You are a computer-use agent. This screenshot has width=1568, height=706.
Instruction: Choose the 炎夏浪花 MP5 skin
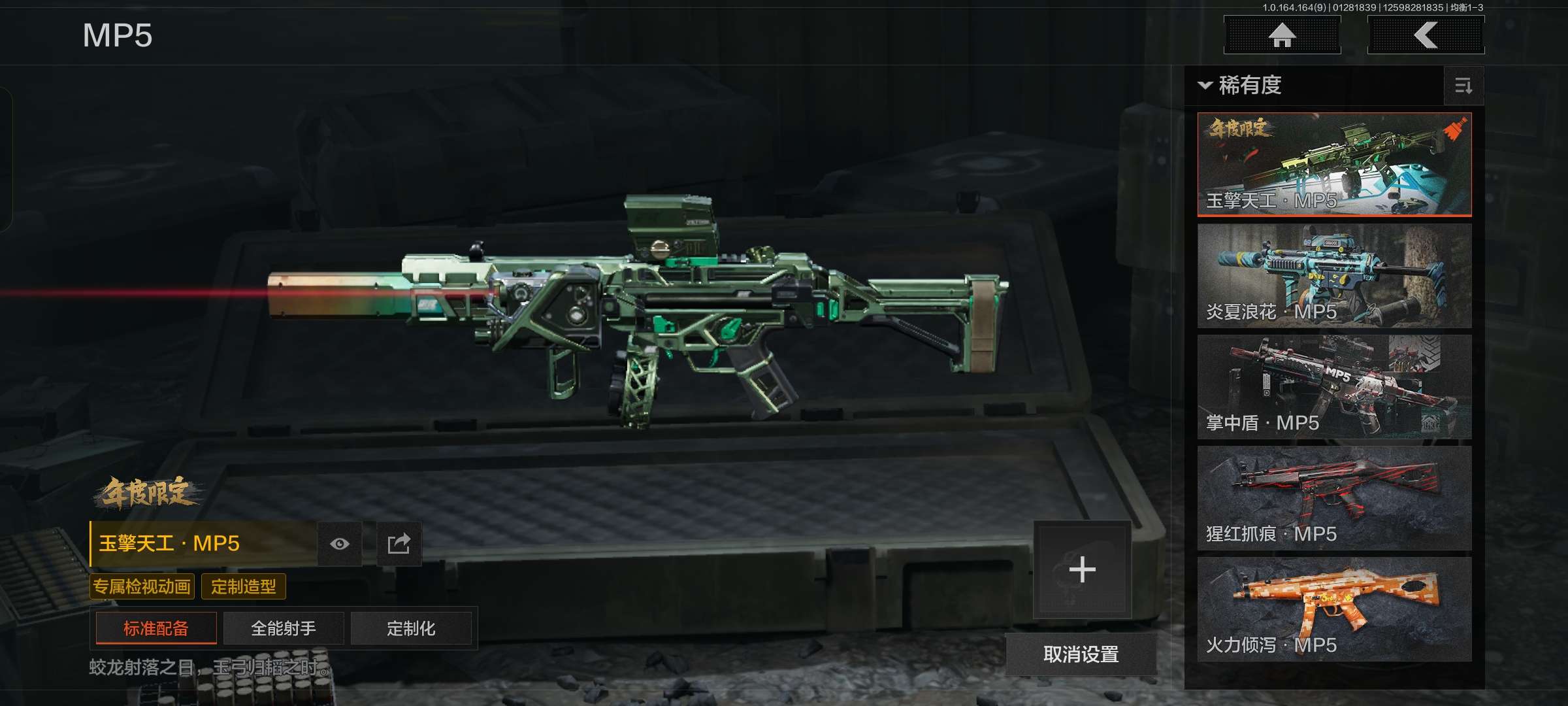1334,276
